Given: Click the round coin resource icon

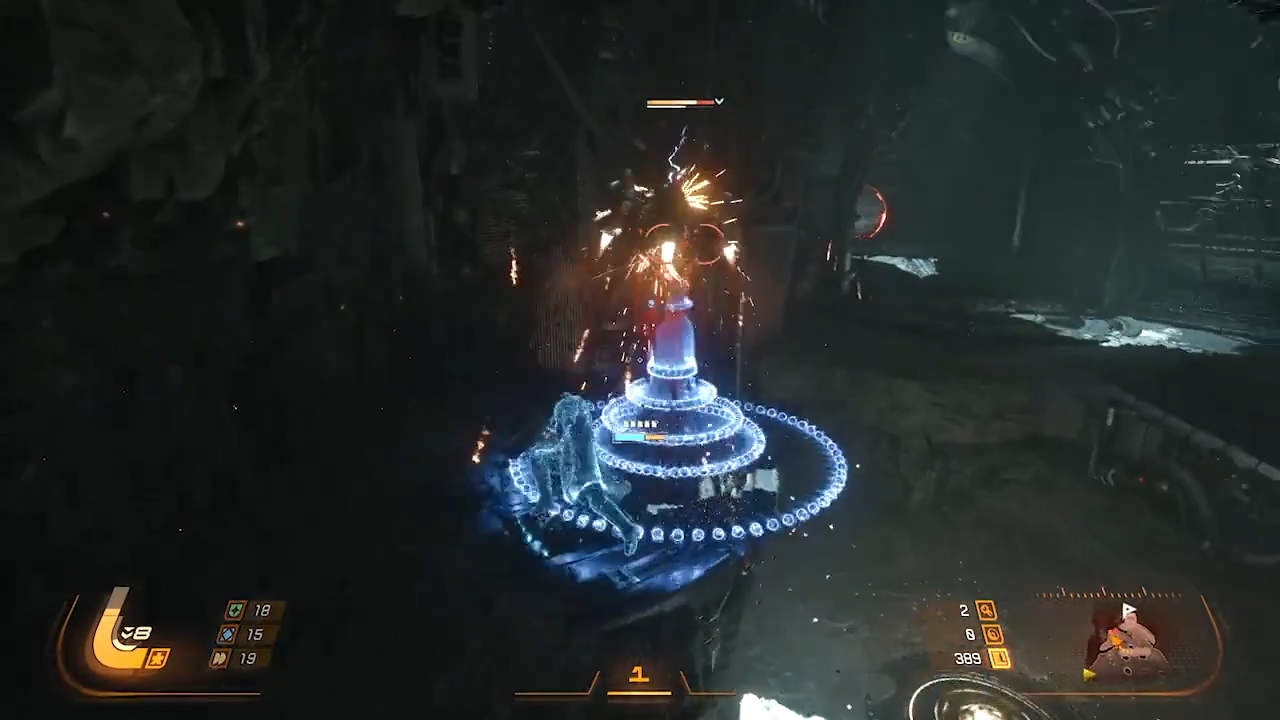Looking at the screenshot, I should coord(992,634).
